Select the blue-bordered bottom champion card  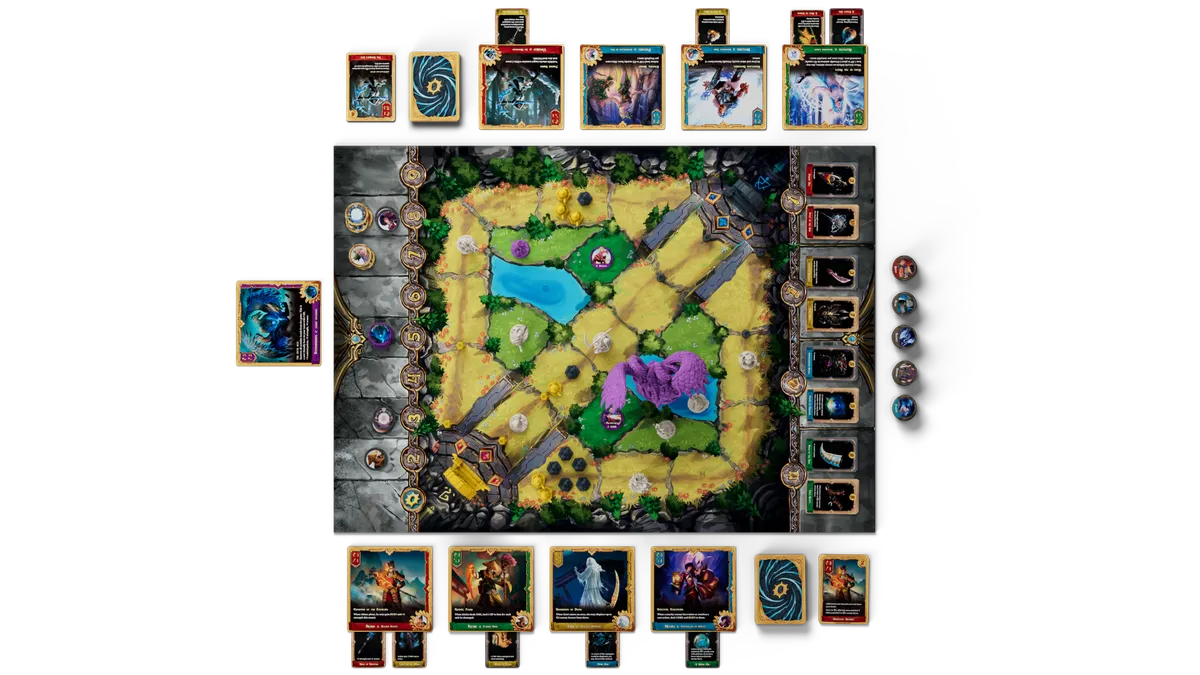[692, 588]
